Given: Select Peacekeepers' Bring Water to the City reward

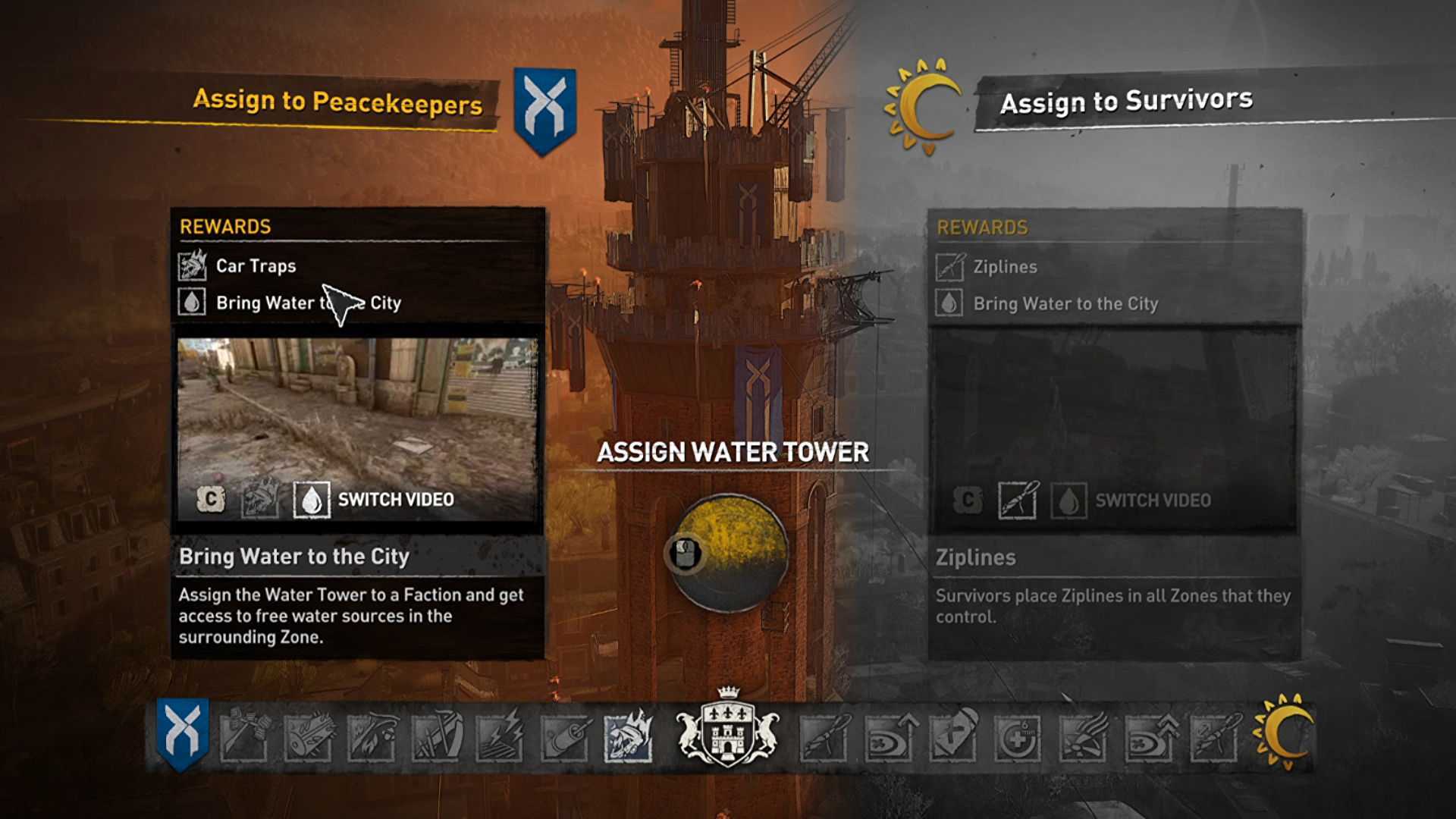Looking at the screenshot, I should (x=308, y=303).
